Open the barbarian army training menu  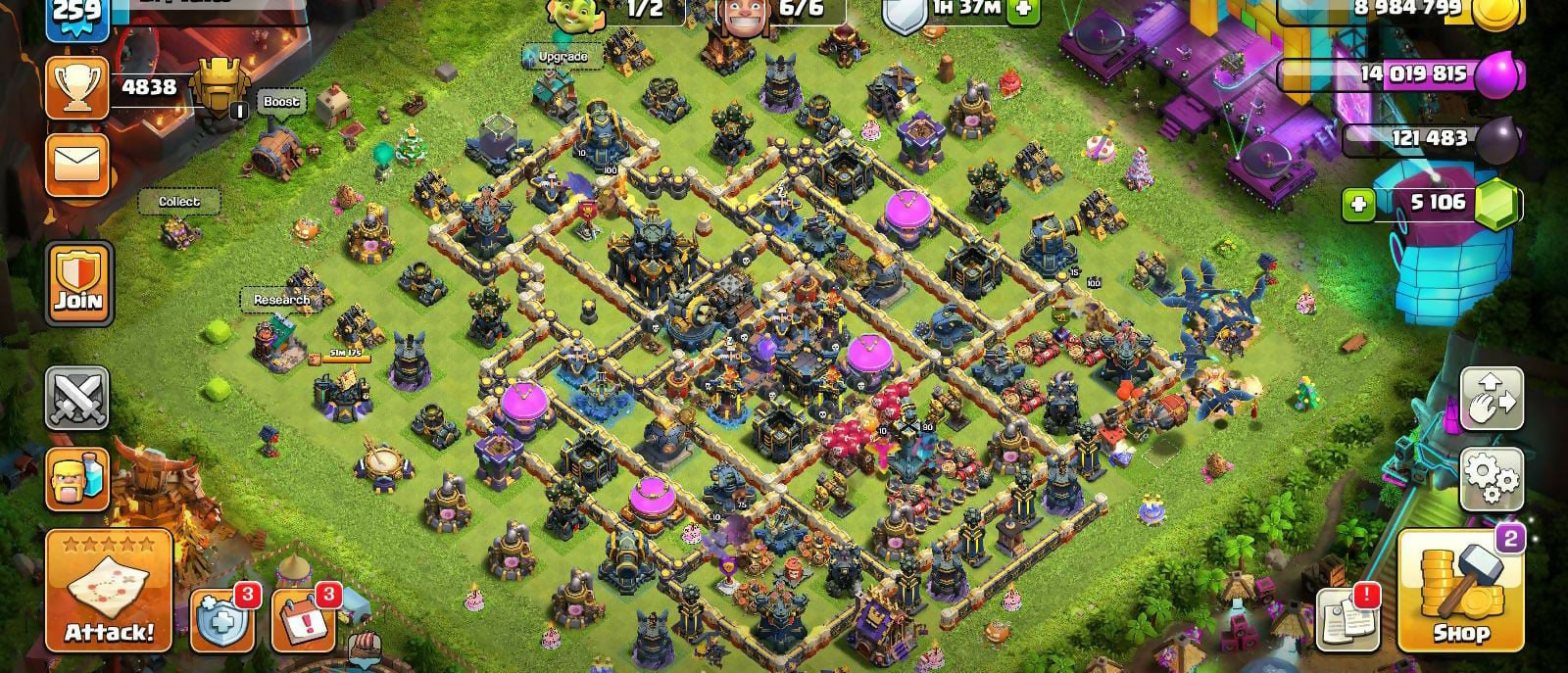78,480
